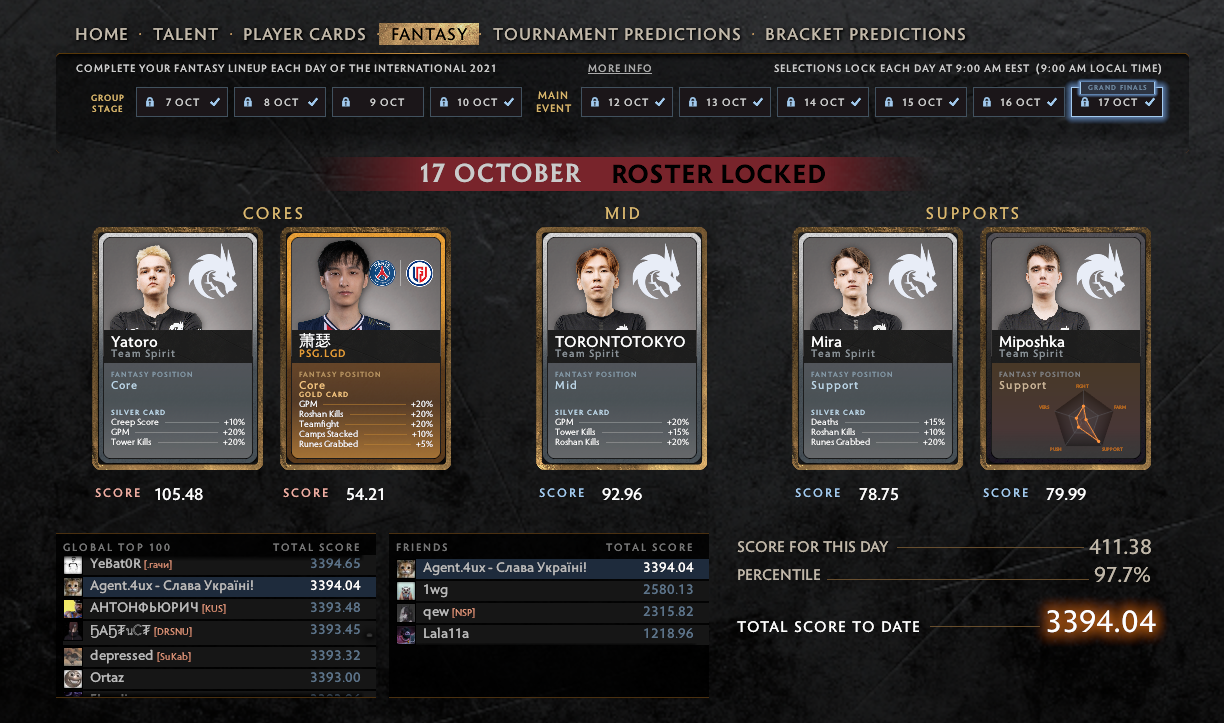The height and width of the screenshot is (723, 1224).
Task: Open the 17 Oct Grand Finals day
Action: [x=1115, y=102]
